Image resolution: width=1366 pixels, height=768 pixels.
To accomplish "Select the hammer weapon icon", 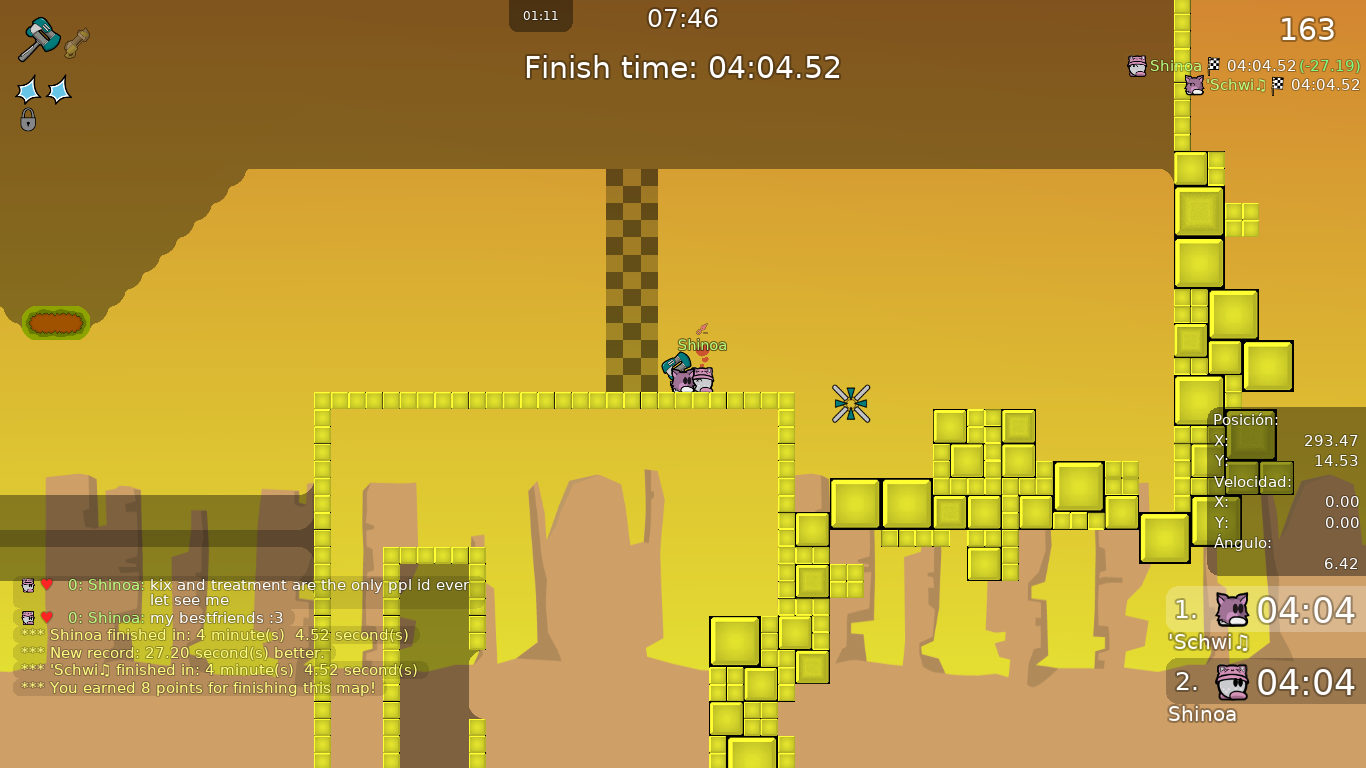I will (x=39, y=39).
